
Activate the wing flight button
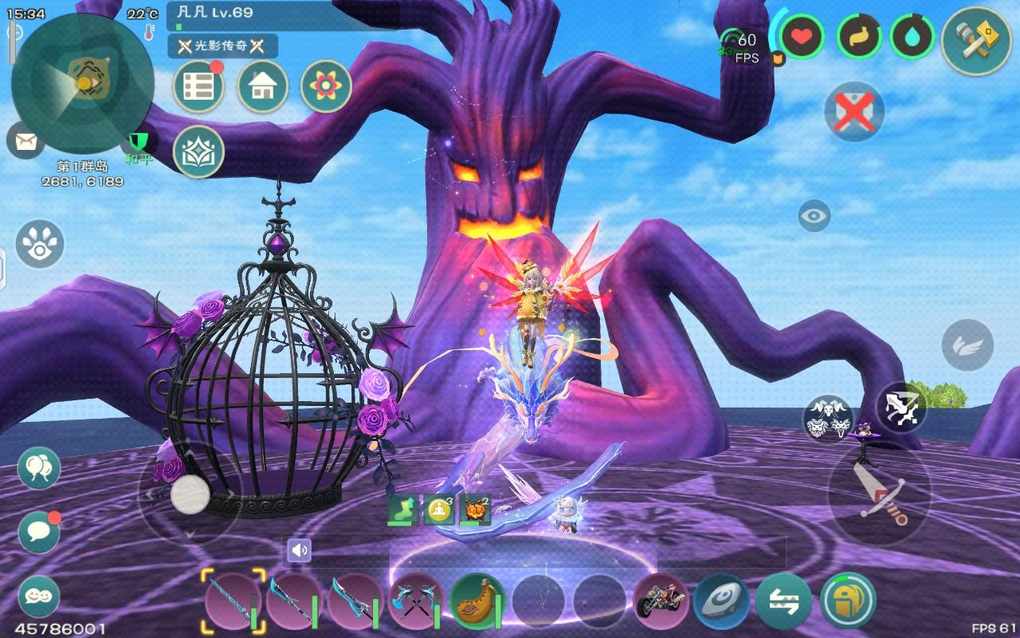coord(967,345)
